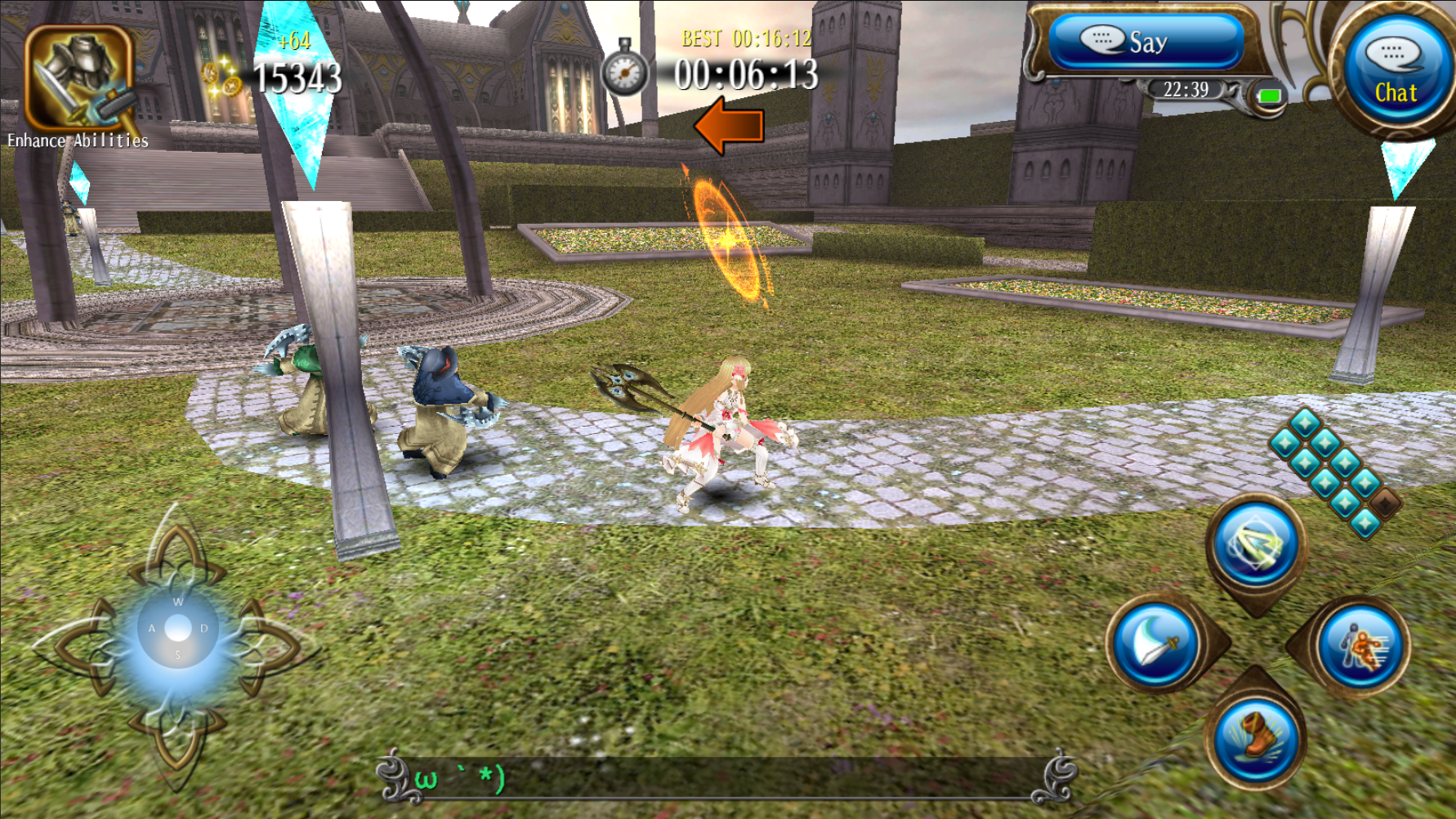Screen dimensions: 1456x819
Task: Use the sword slash attack button
Action: point(1157,645)
